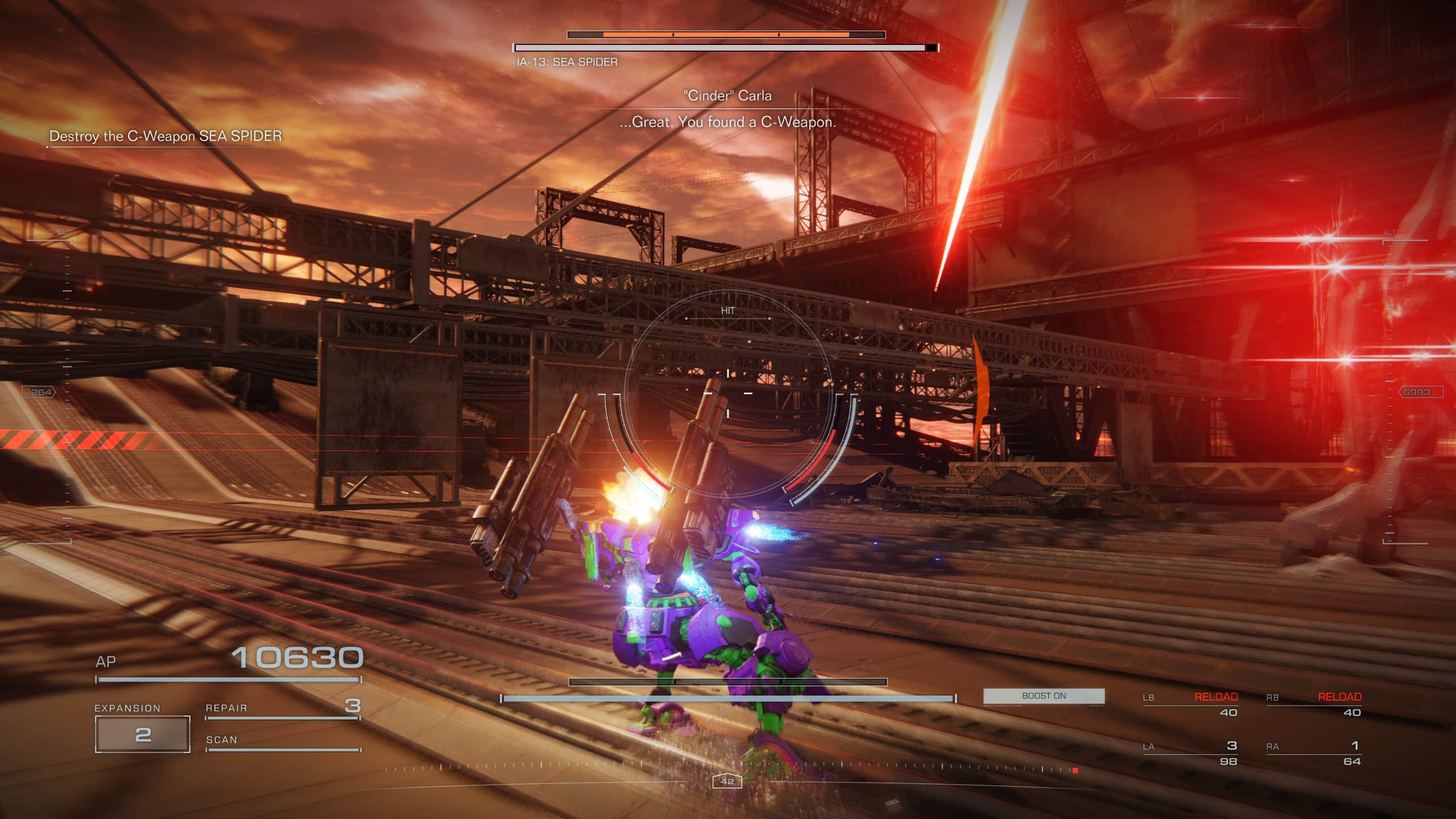Select the LB weapon slot
The width and height of the screenshot is (1456, 819).
pyautogui.click(x=1190, y=705)
